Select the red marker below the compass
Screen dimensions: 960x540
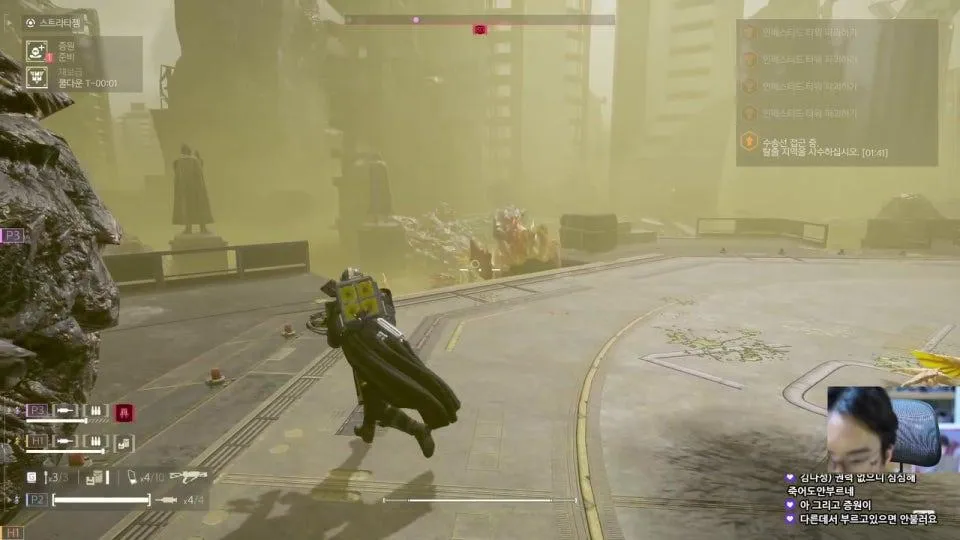[480, 30]
